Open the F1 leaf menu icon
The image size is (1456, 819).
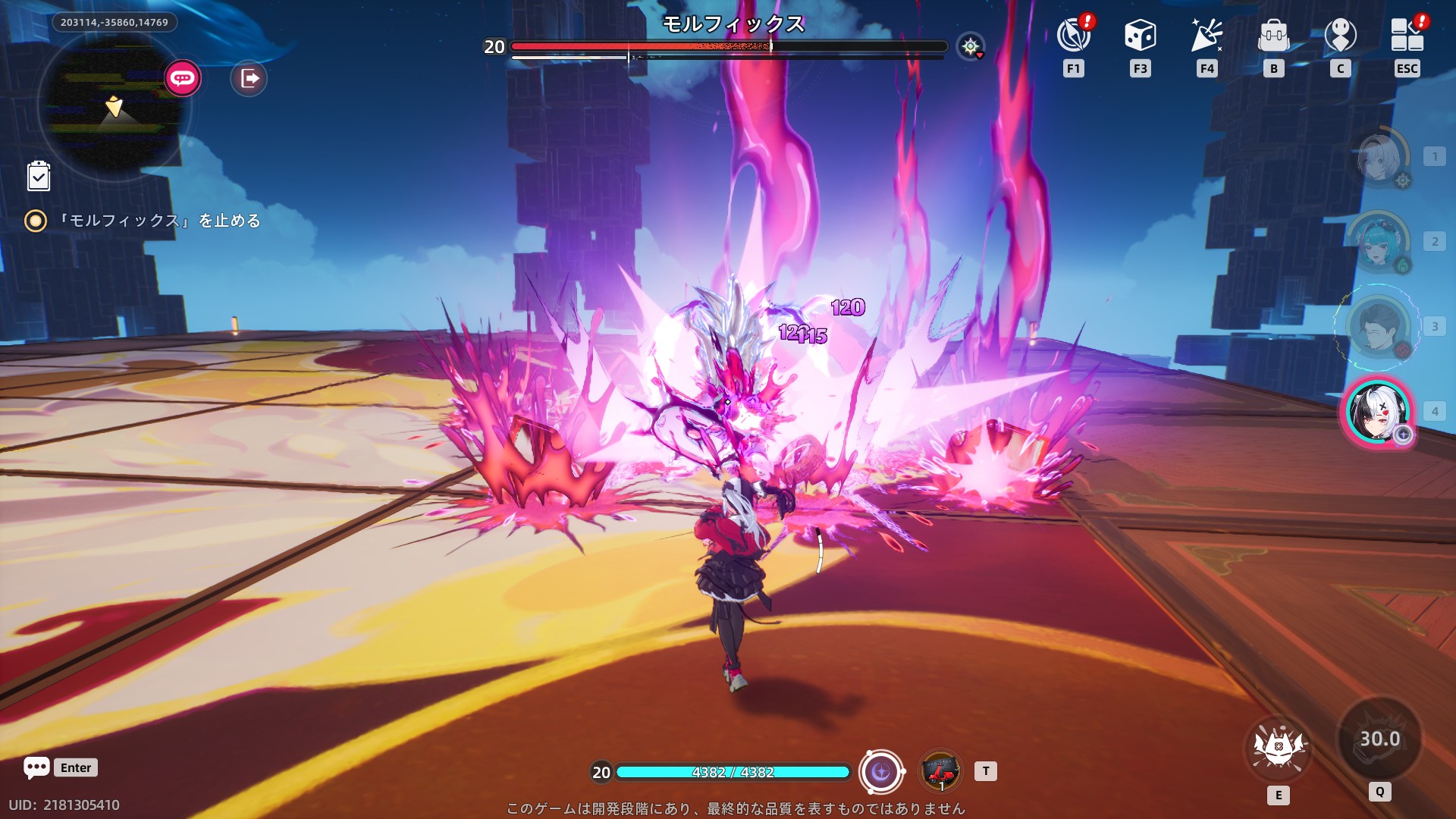[1073, 36]
